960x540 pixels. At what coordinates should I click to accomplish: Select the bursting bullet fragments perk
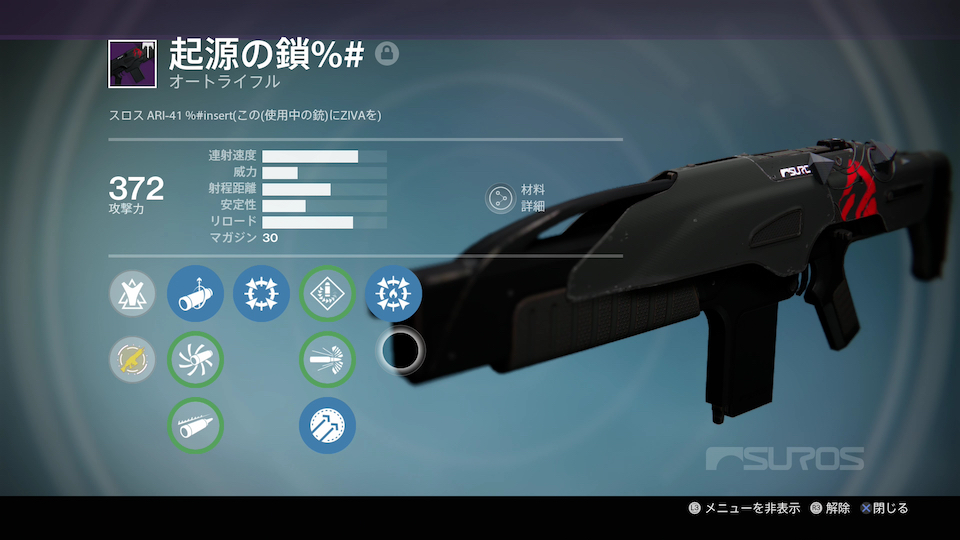point(327,360)
